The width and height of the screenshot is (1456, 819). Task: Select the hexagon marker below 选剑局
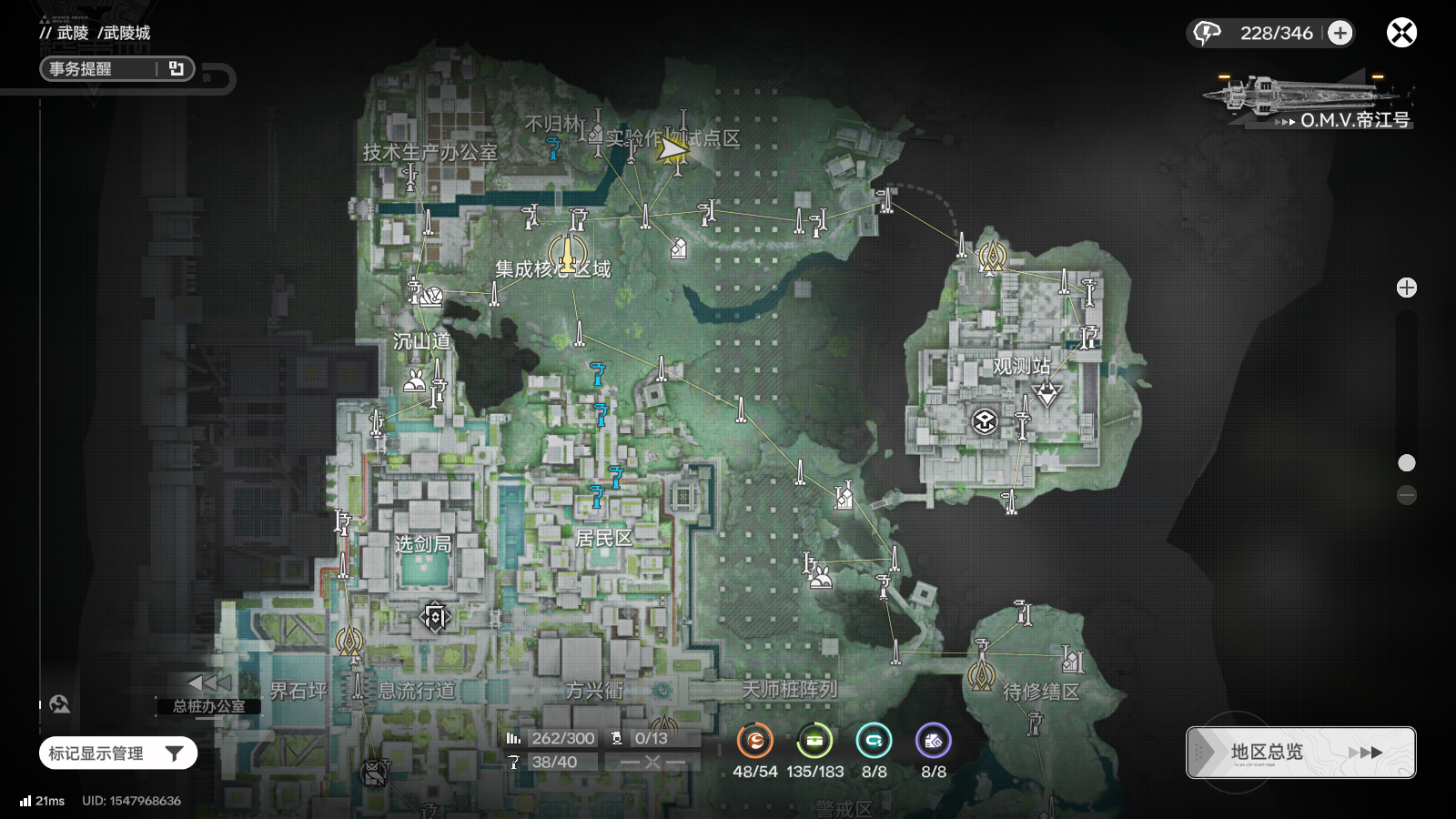(x=435, y=618)
